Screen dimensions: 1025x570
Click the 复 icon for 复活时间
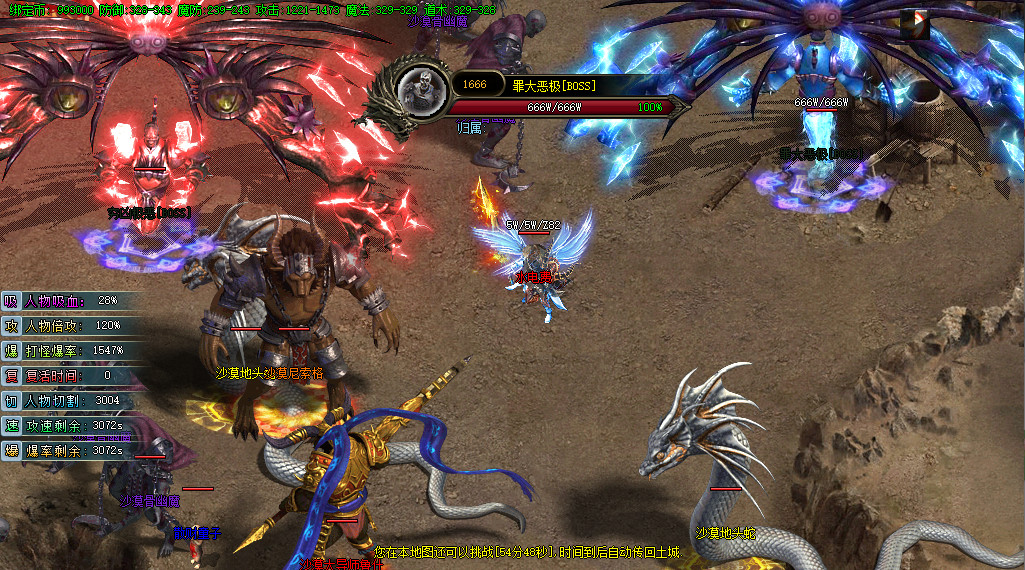click(11, 375)
